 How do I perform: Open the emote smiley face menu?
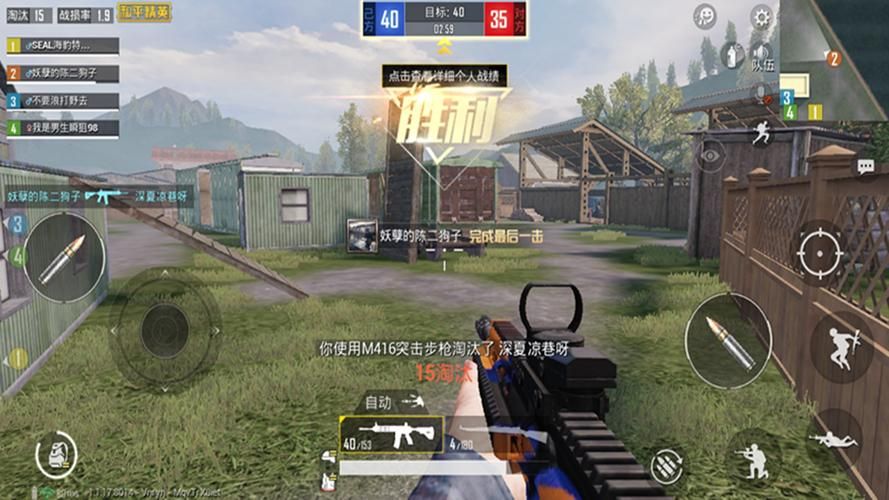pyautogui.click(x=706, y=16)
